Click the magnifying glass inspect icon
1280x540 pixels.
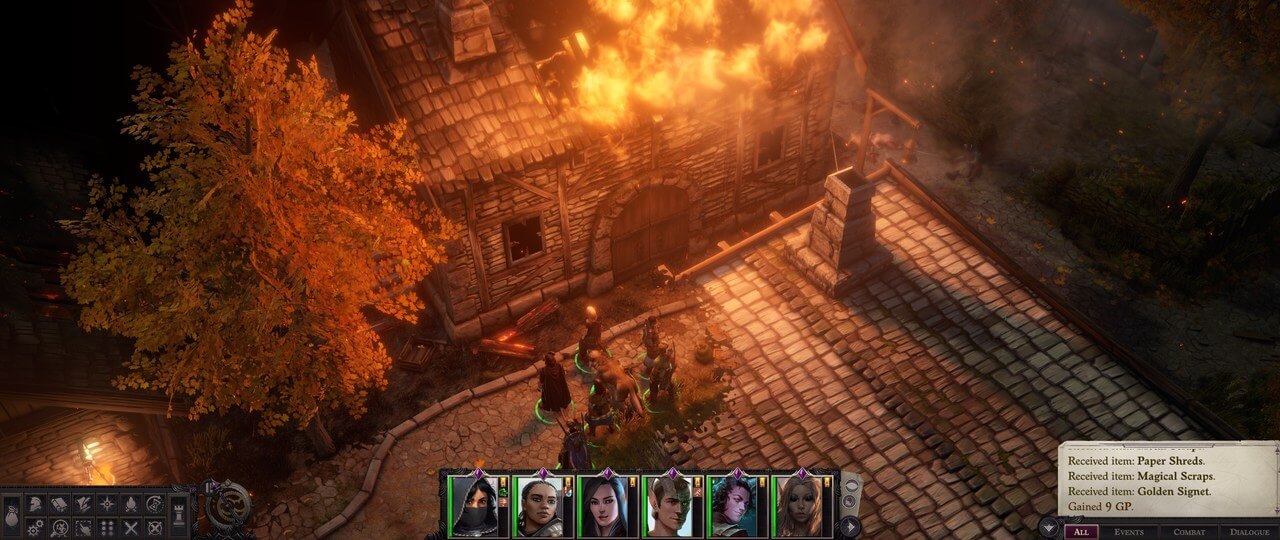(59, 527)
